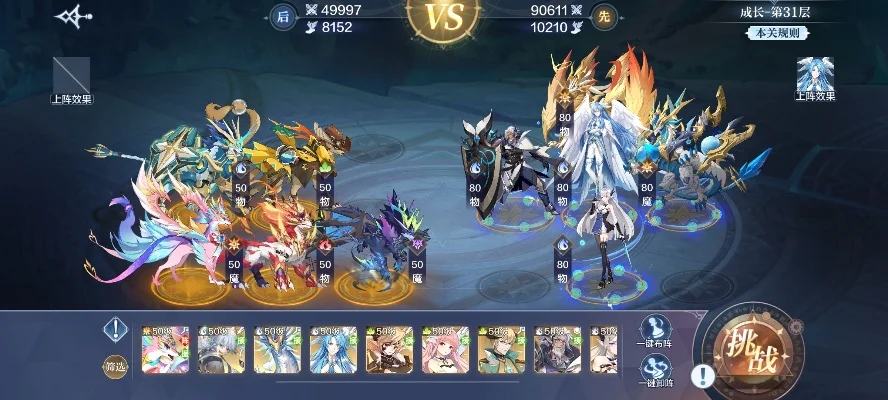Open the exclamation info icon above 筛选

coord(116,329)
